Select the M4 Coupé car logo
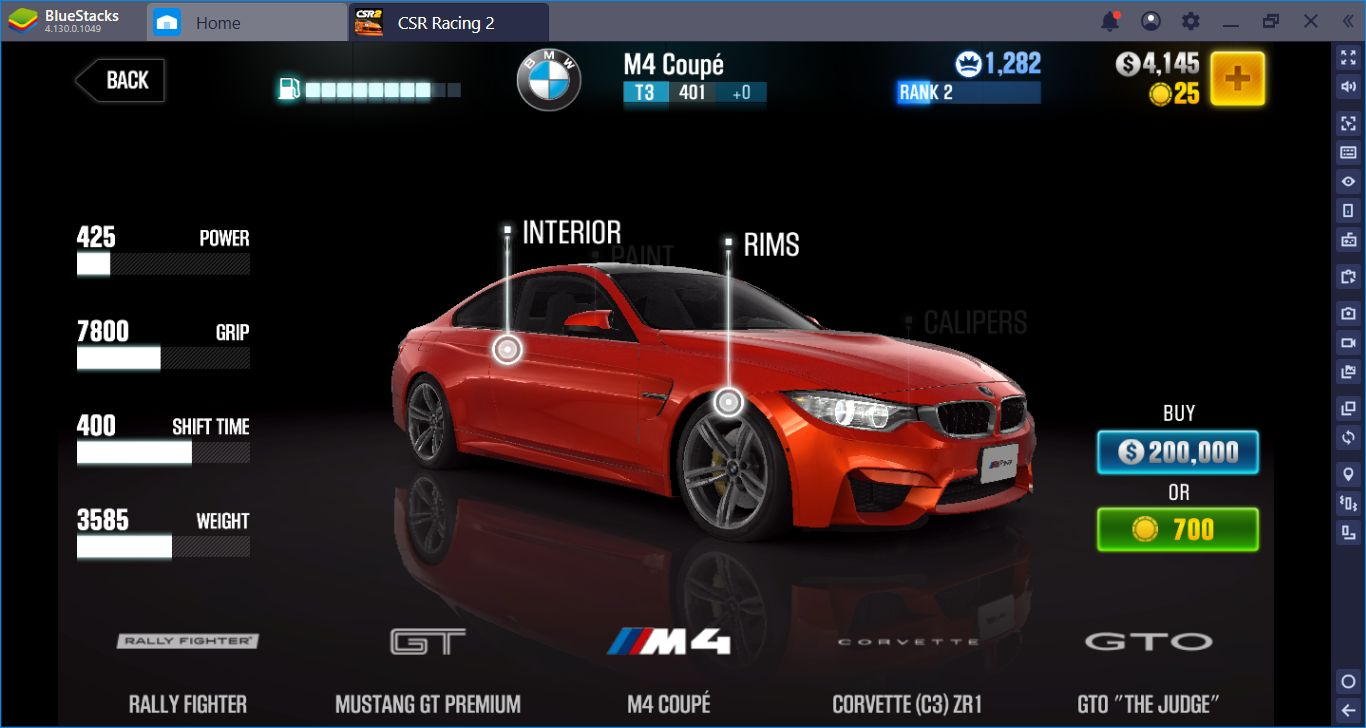 [668, 641]
